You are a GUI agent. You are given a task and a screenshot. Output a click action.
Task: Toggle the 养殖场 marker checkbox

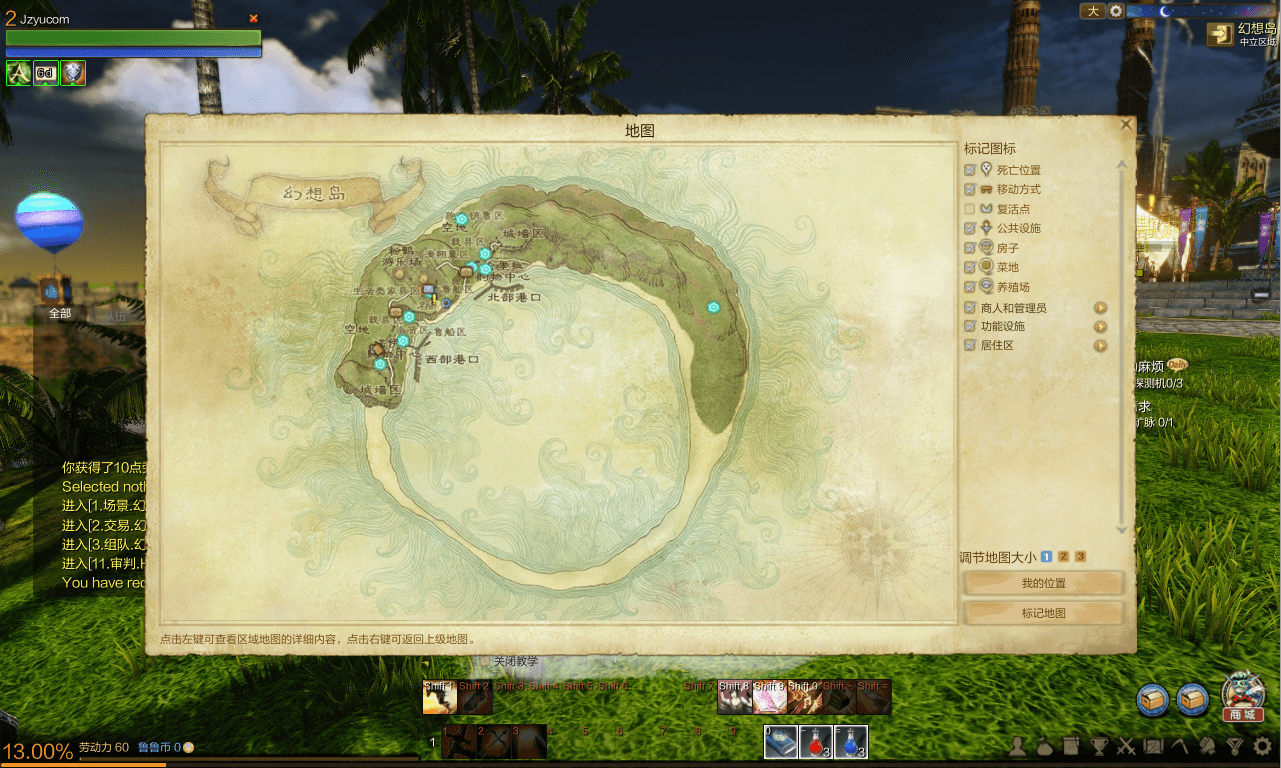tap(970, 287)
